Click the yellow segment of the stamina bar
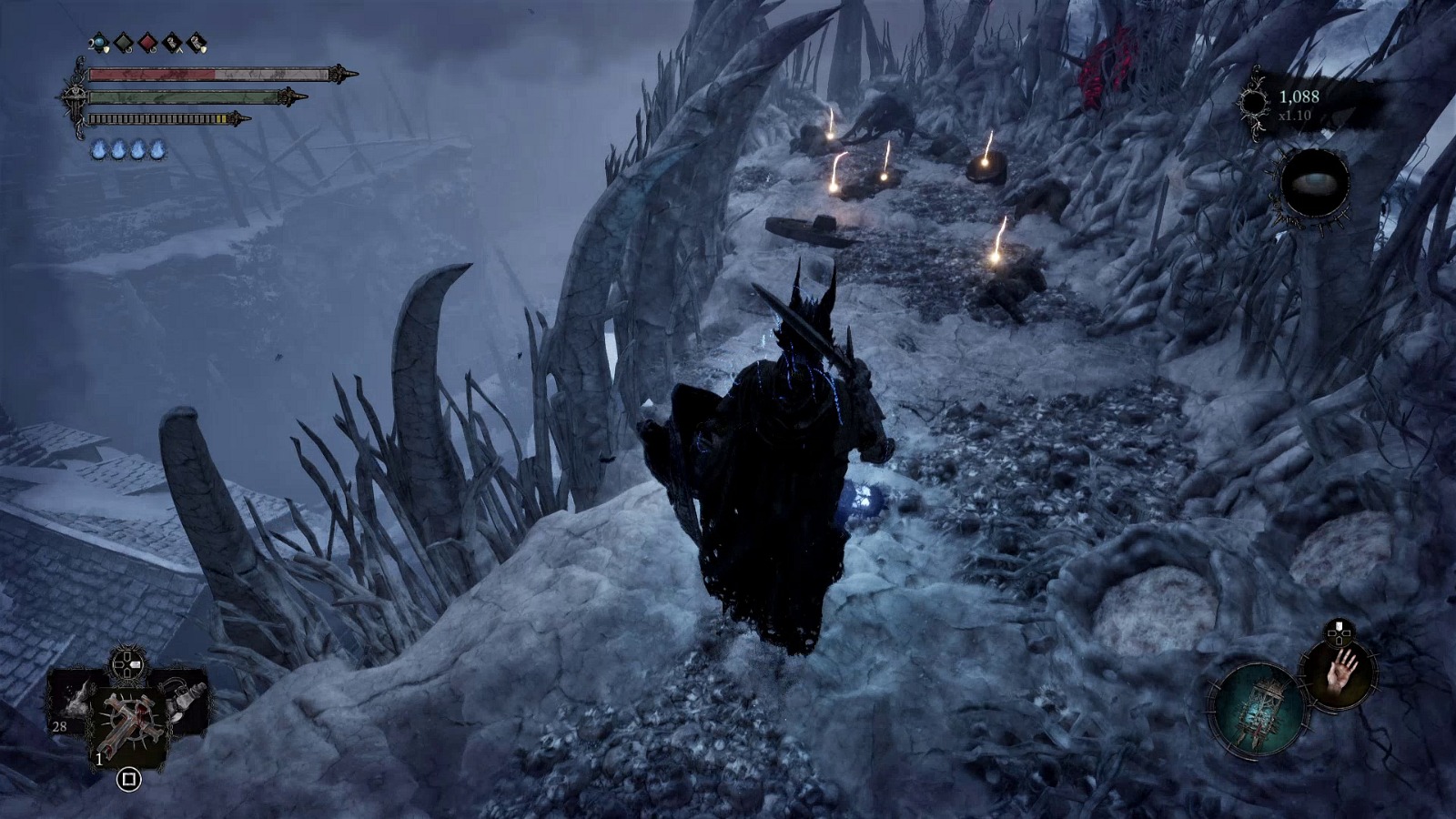Screen dimensions: 1456x819 [x=219, y=118]
